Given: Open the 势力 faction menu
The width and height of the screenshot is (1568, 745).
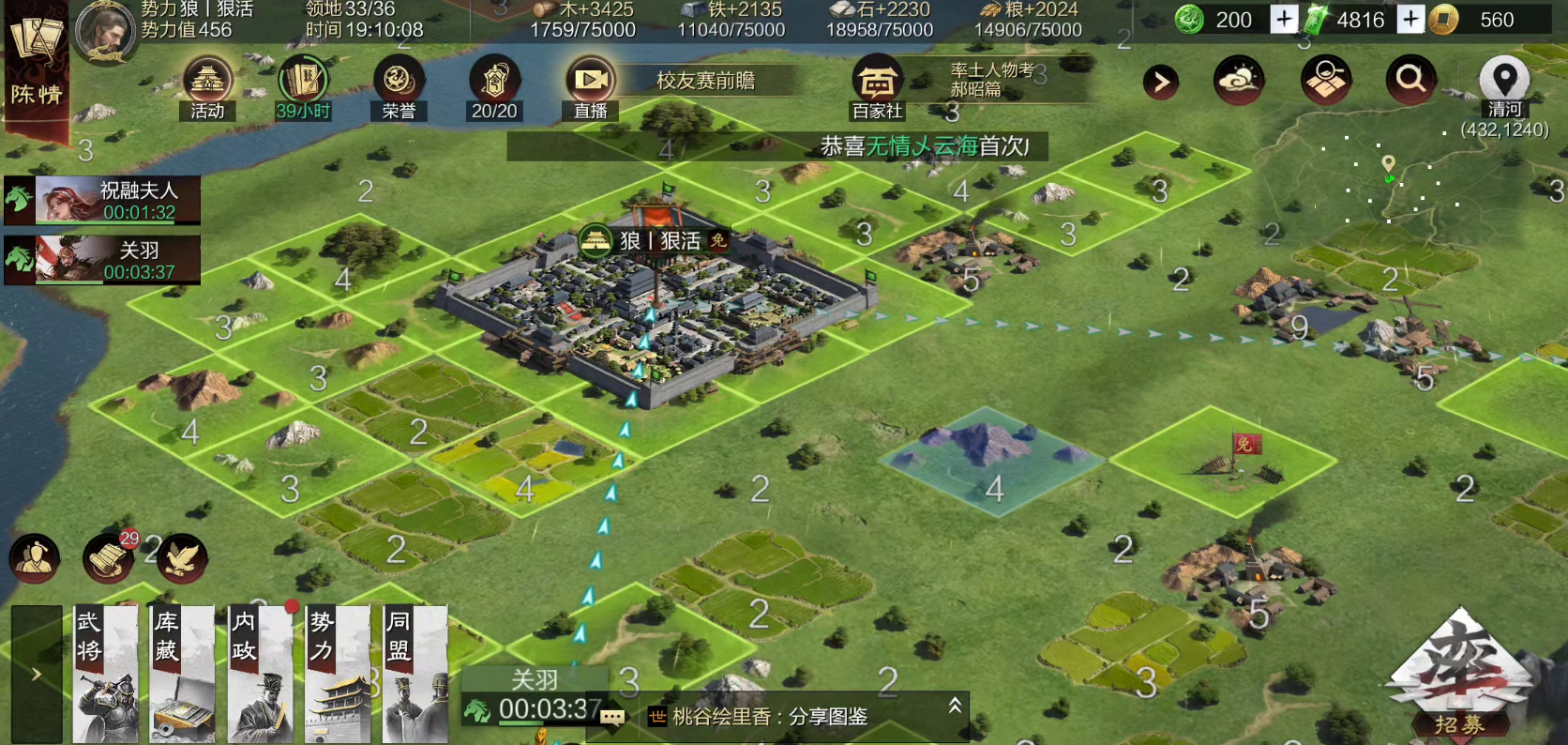Looking at the screenshot, I should pos(338,674).
